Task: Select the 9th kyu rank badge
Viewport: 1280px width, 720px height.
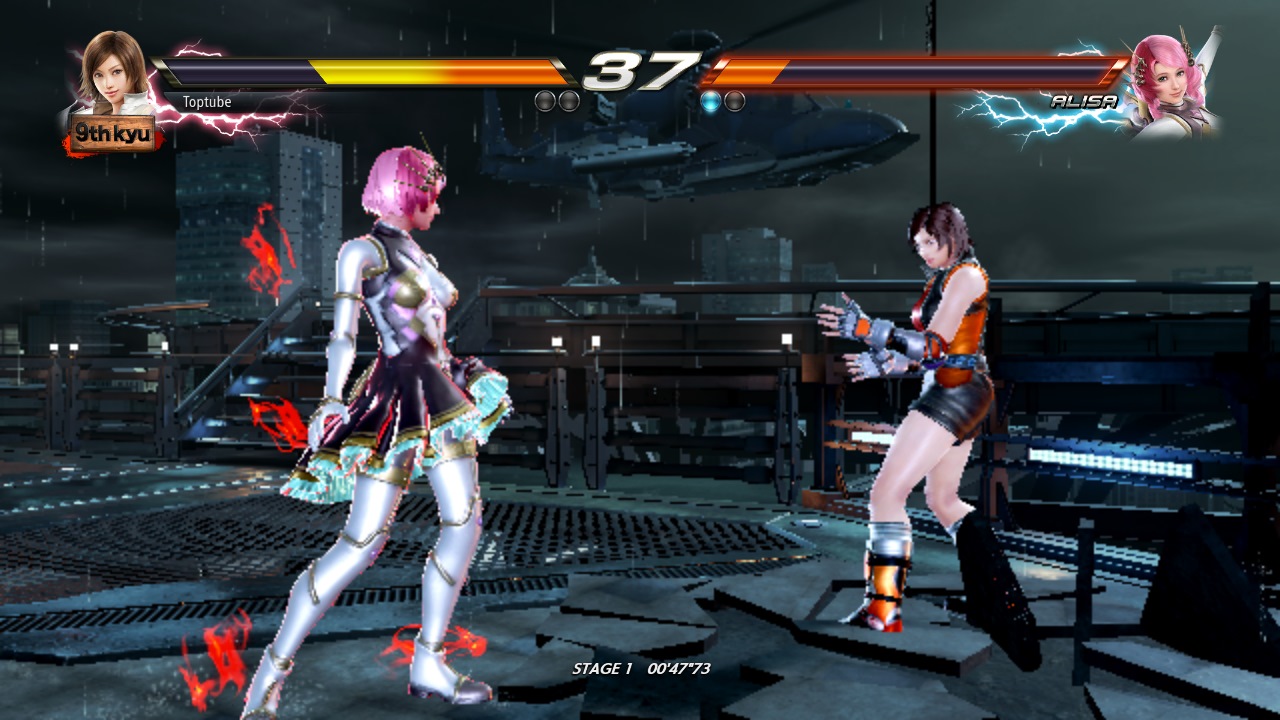Action: pyautogui.click(x=112, y=132)
